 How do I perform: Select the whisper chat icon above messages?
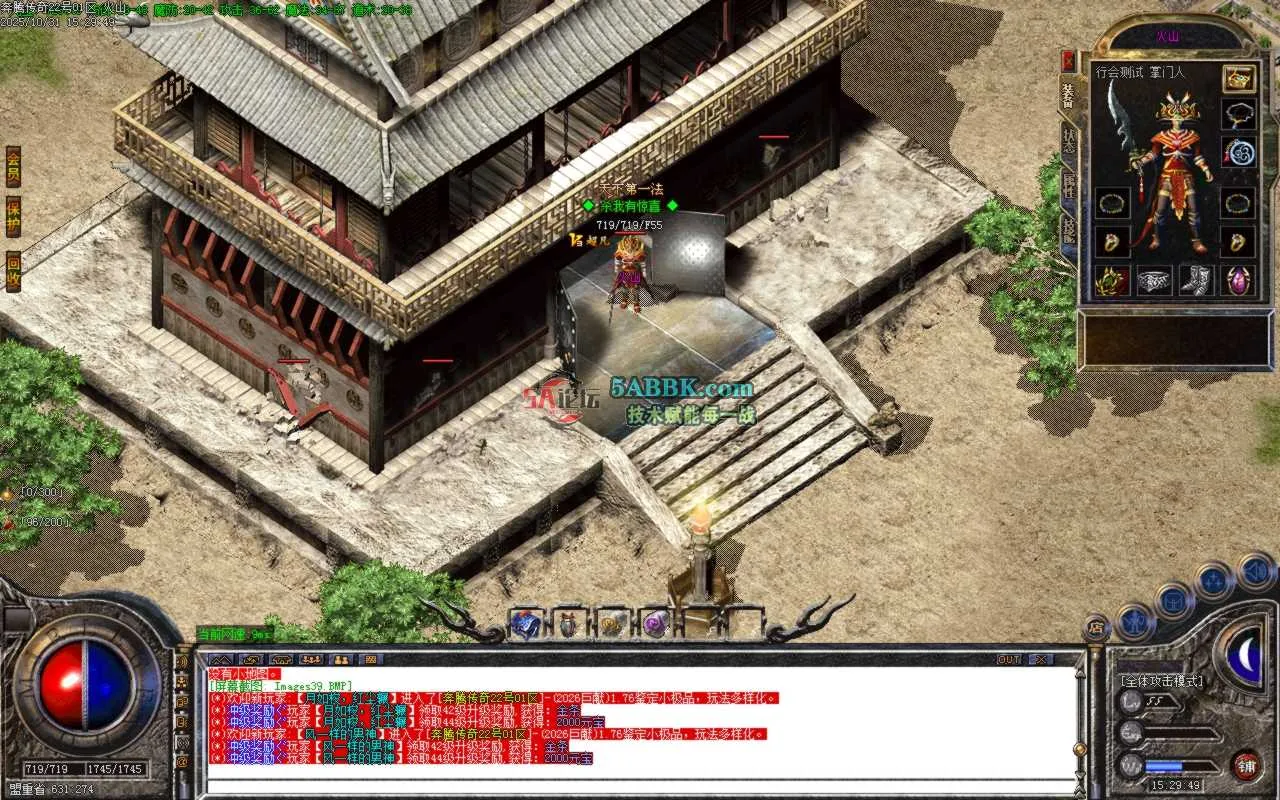(251, 661)
